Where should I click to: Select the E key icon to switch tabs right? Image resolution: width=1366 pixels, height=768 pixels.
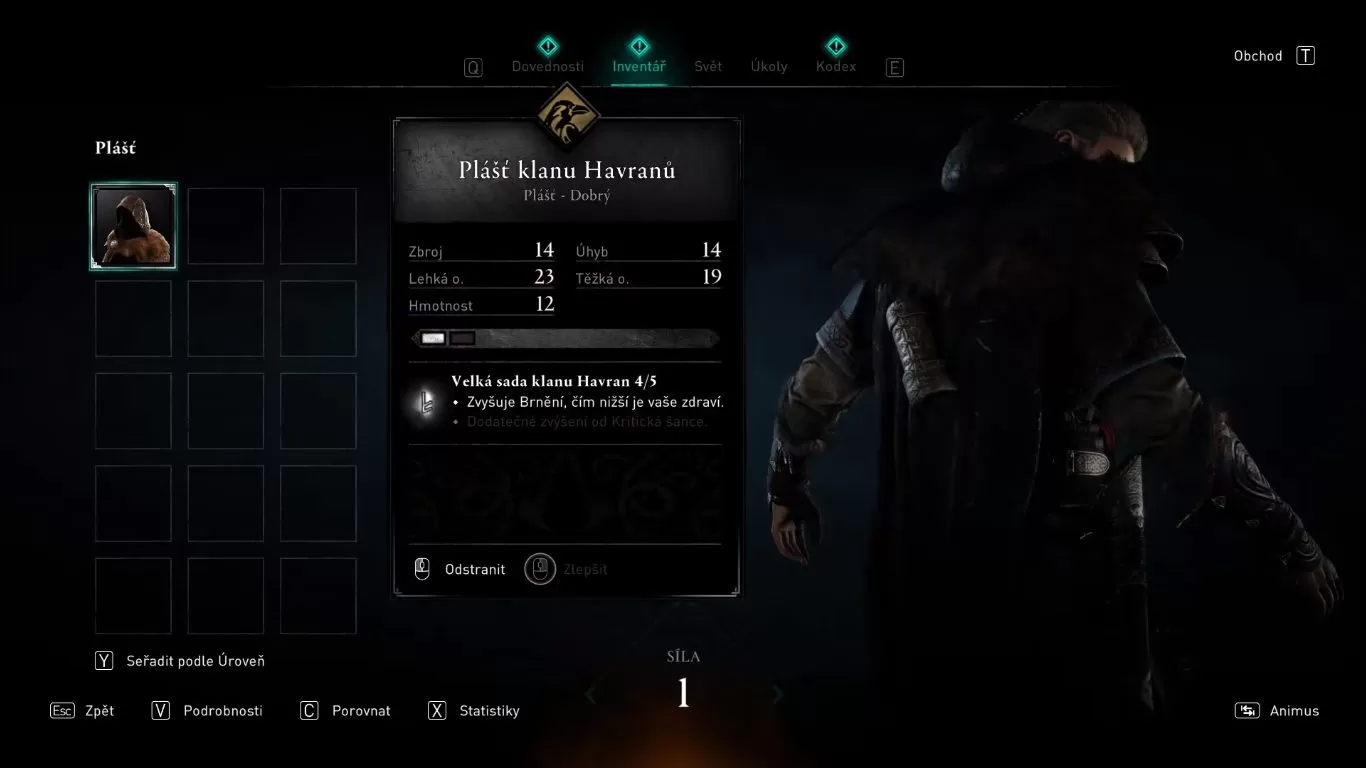(x=894, y=67)
